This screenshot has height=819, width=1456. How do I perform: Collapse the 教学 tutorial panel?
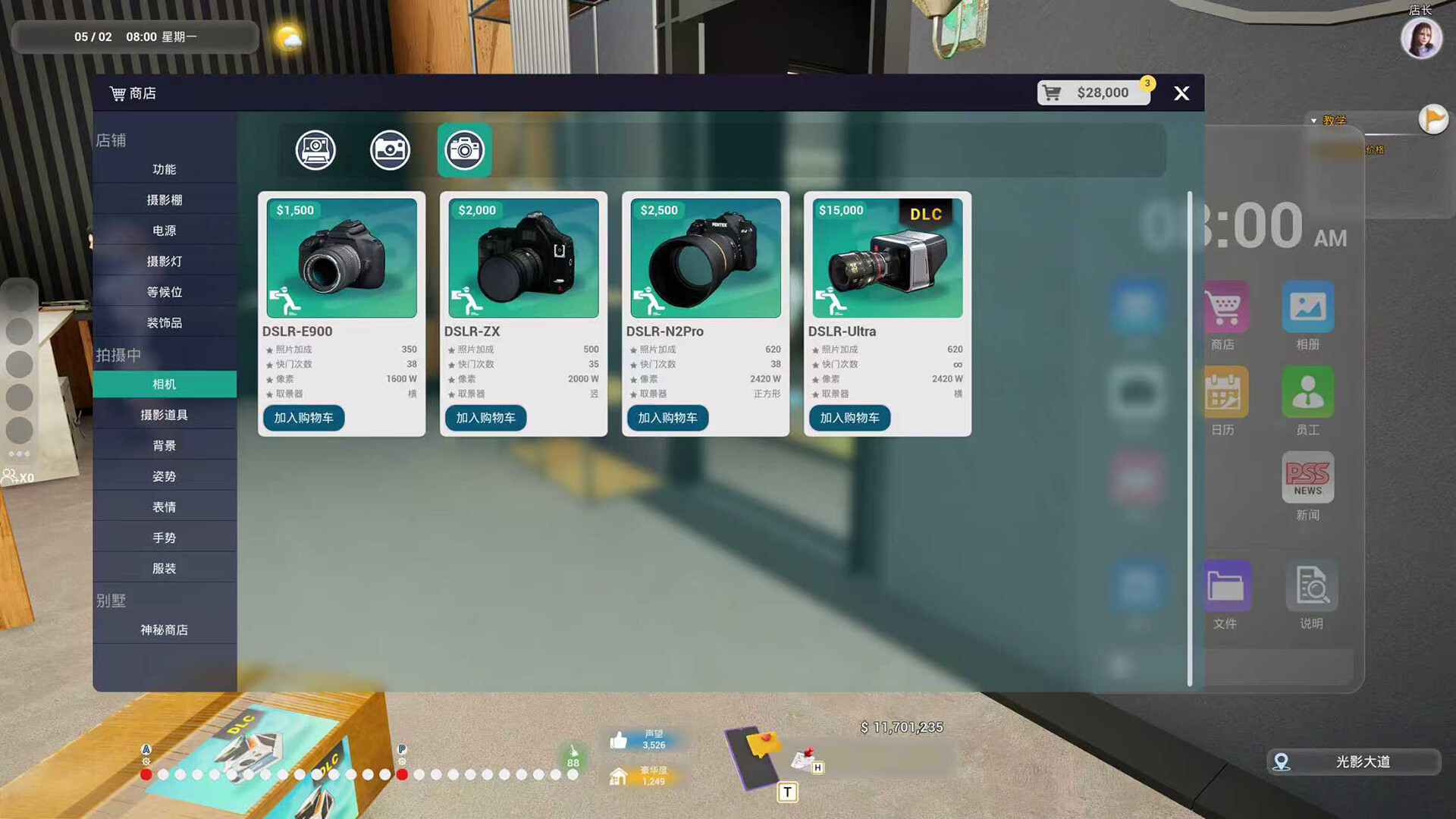click(x=1314, y=120)
